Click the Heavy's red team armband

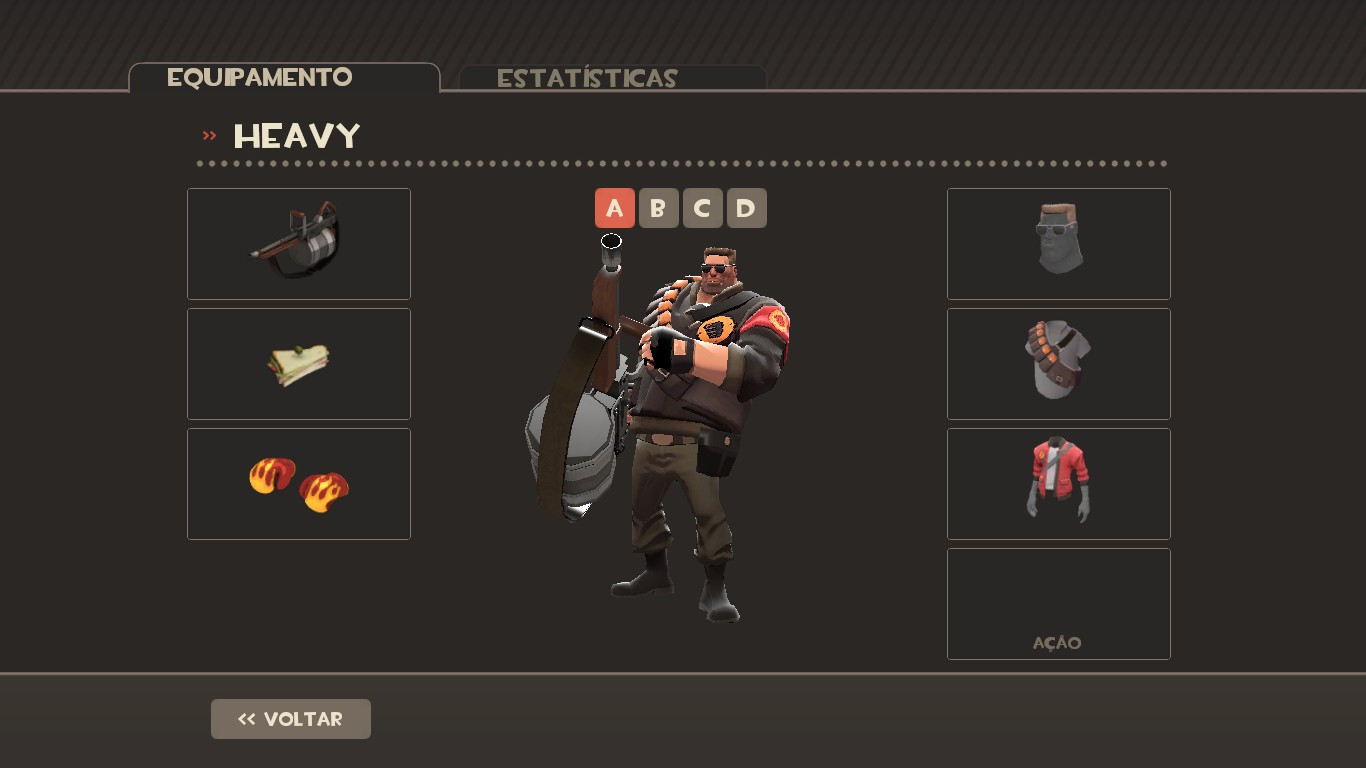point(777,322)
